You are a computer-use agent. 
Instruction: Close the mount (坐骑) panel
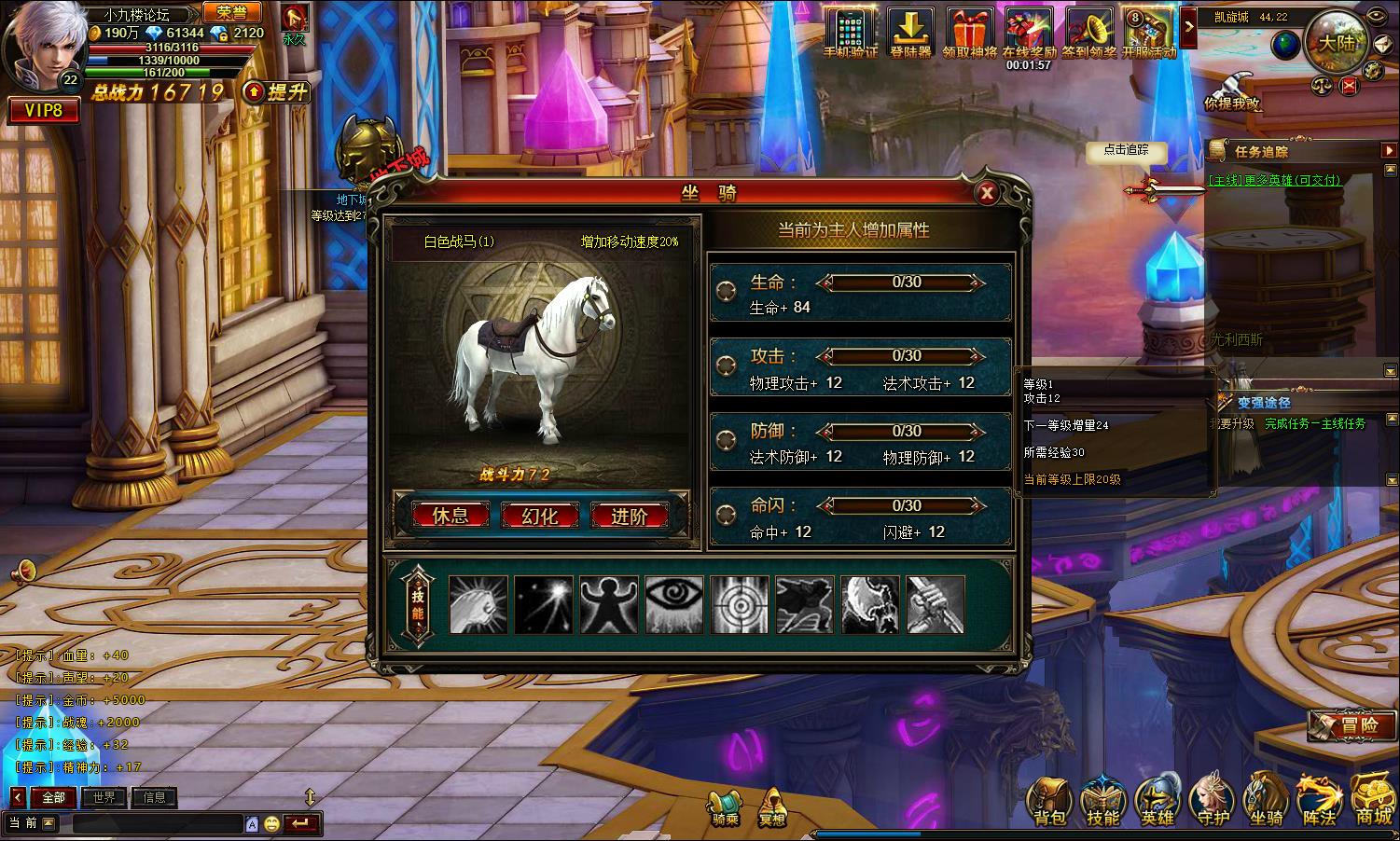pos(986,193)
